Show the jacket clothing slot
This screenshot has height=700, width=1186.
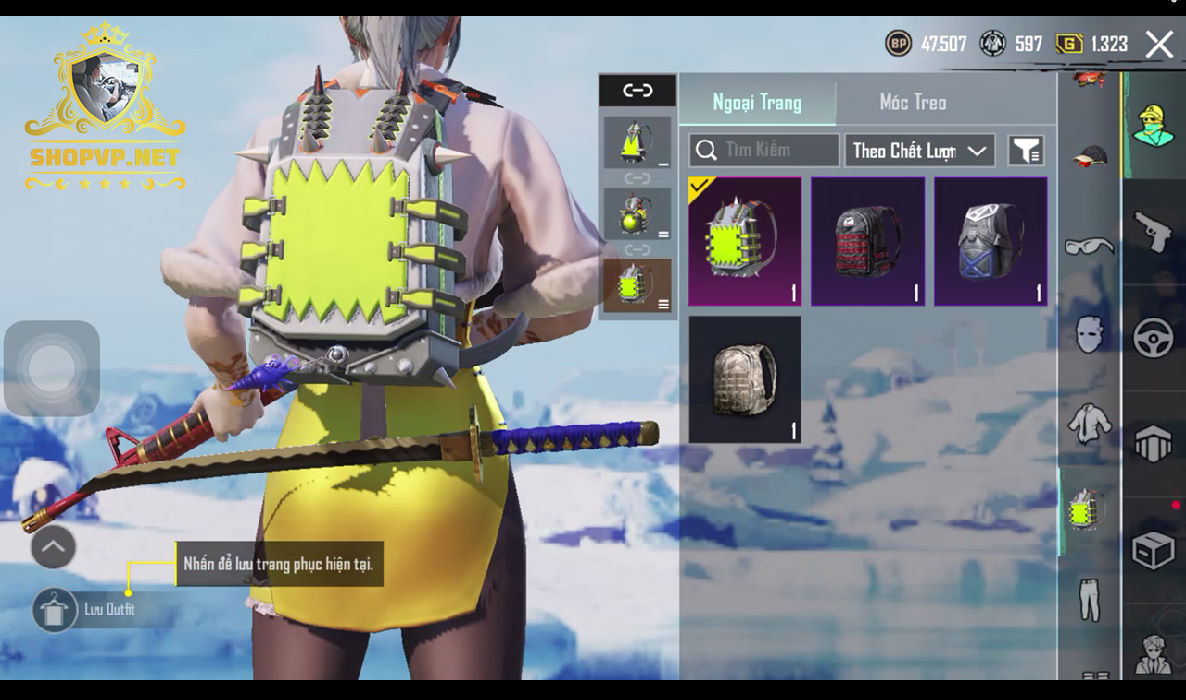tap(1089, 424)
